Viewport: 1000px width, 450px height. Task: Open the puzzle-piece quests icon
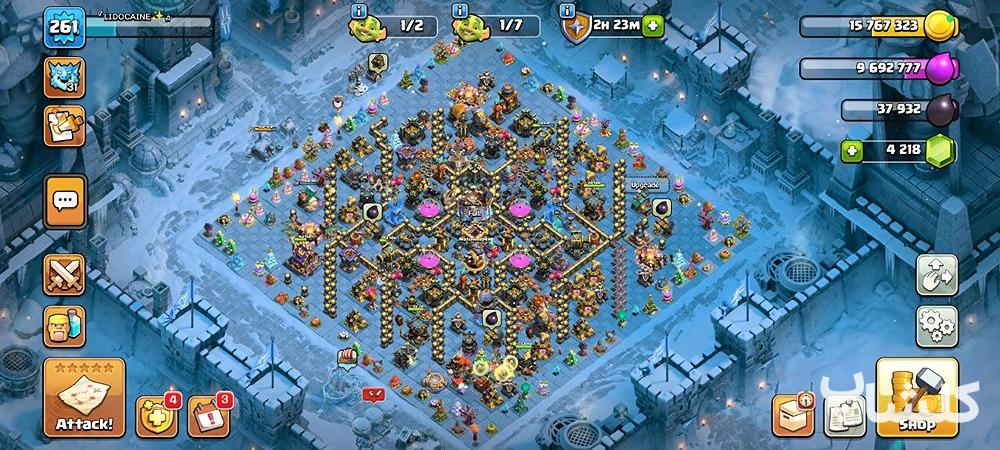65,126
